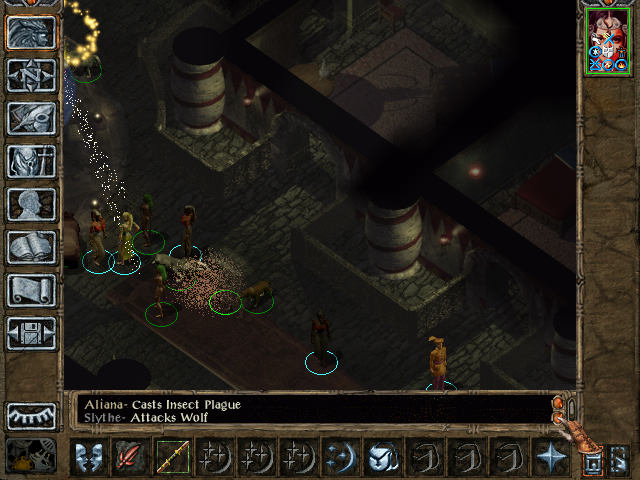Click the clock gears pause button
Image resolution: width=640 pixels, height=480 pixels.
point(32,456)
